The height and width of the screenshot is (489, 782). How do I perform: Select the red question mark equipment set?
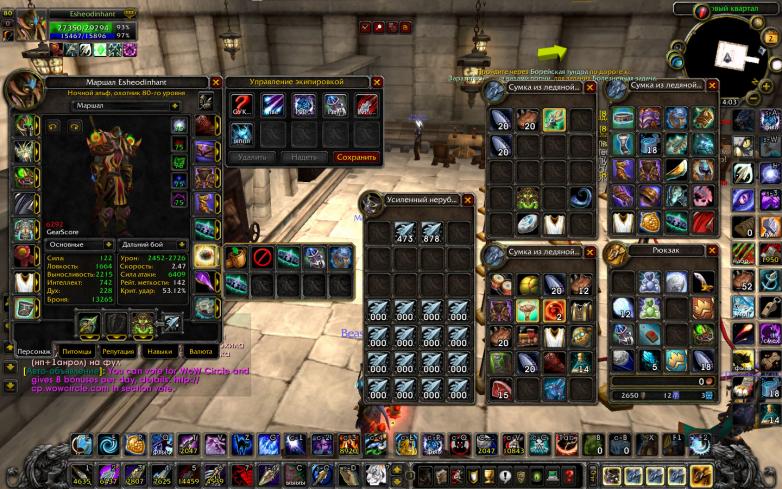coord(242,105)
